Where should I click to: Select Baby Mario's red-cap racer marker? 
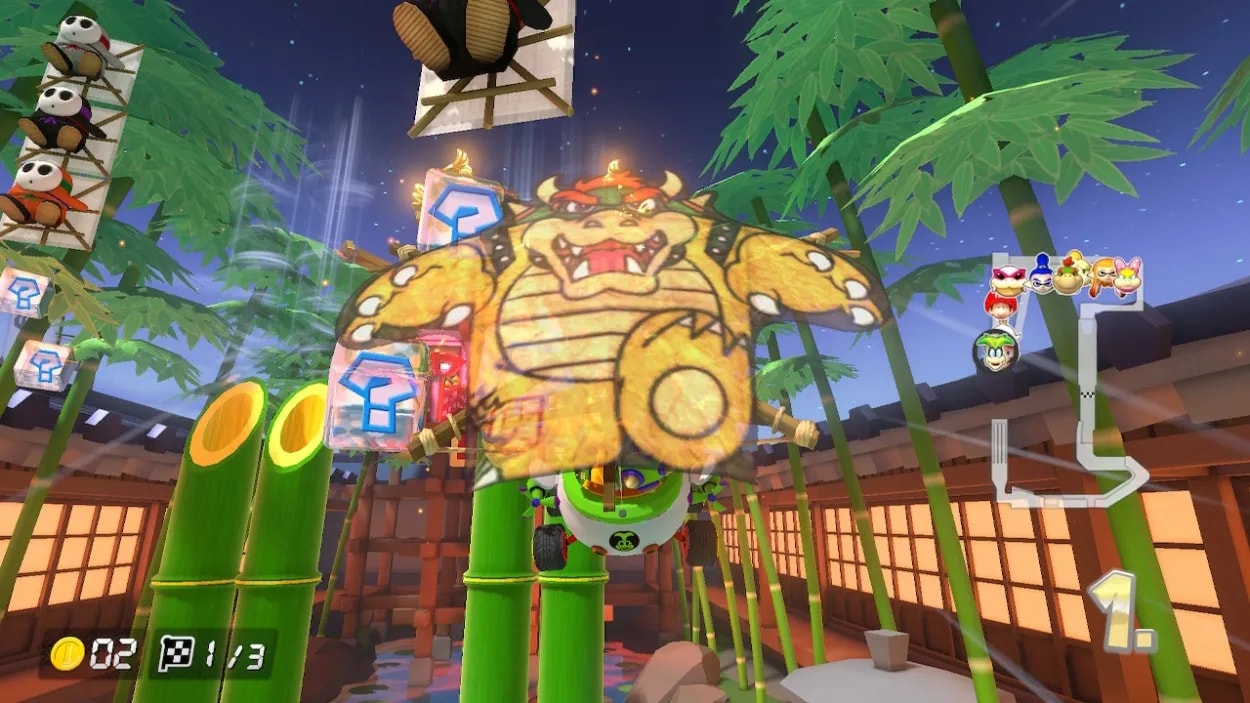pos(999,305)
